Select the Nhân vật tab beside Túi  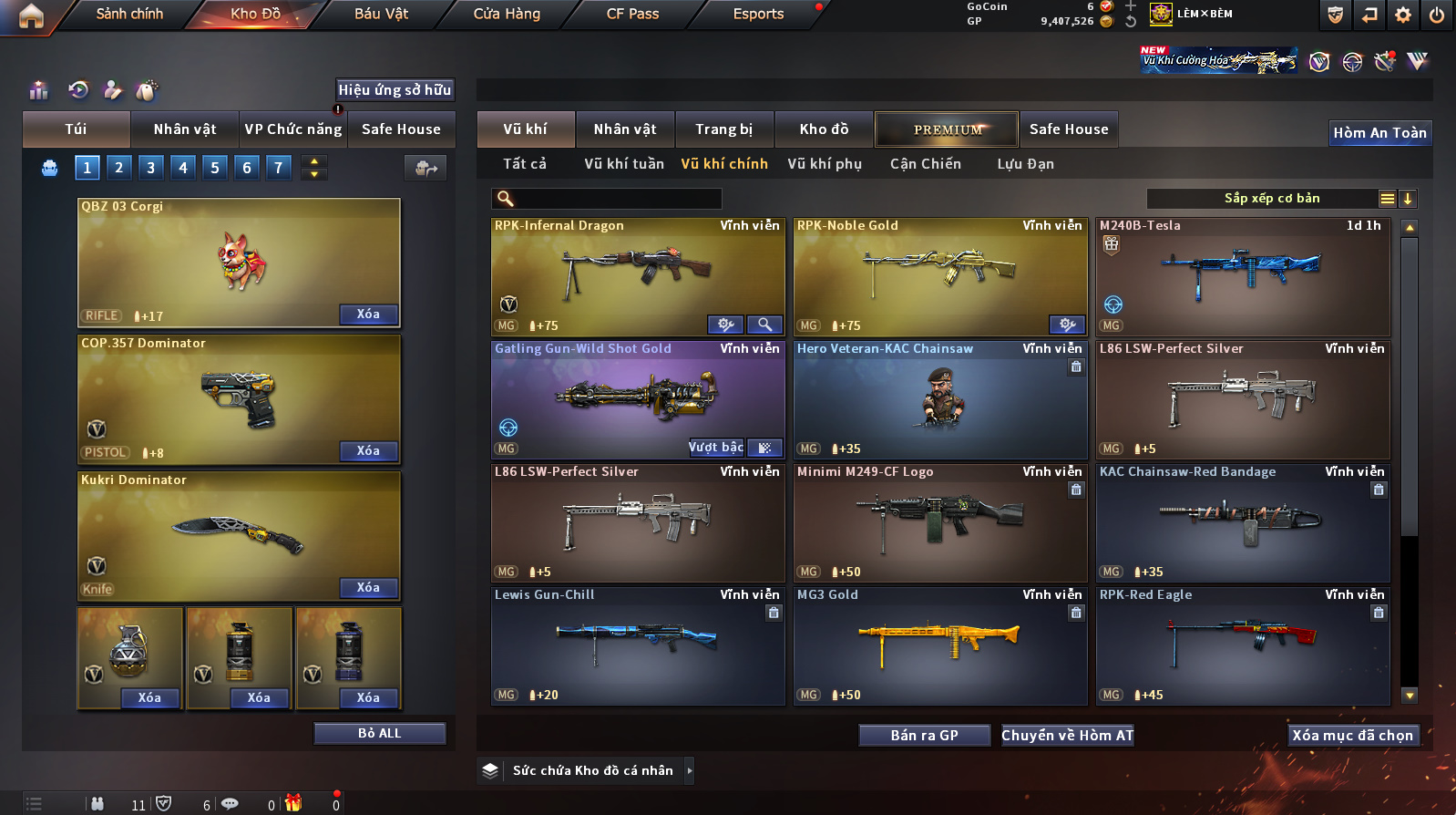(185, 129)
